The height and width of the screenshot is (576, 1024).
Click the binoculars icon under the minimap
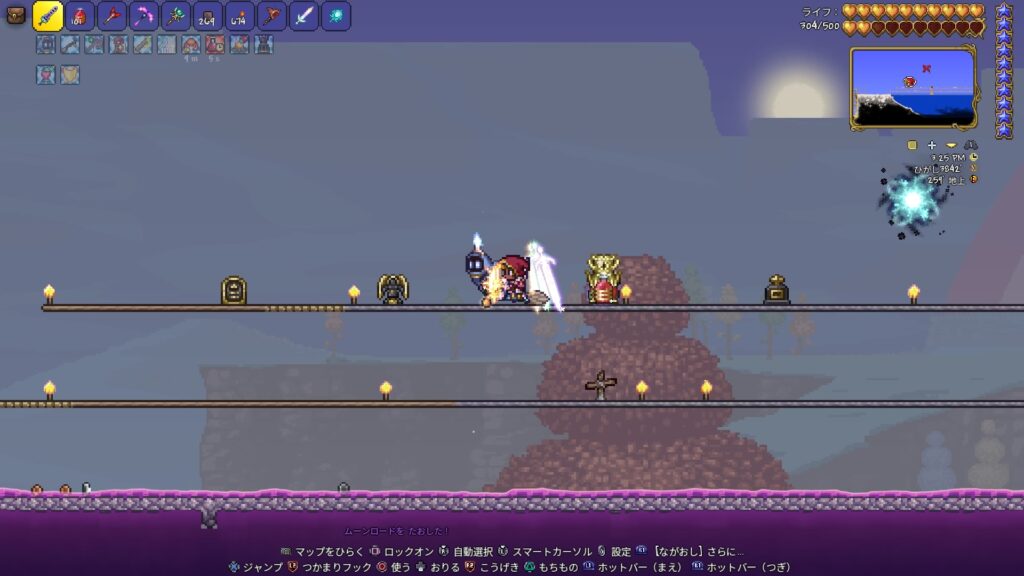[x=971, y=145]
